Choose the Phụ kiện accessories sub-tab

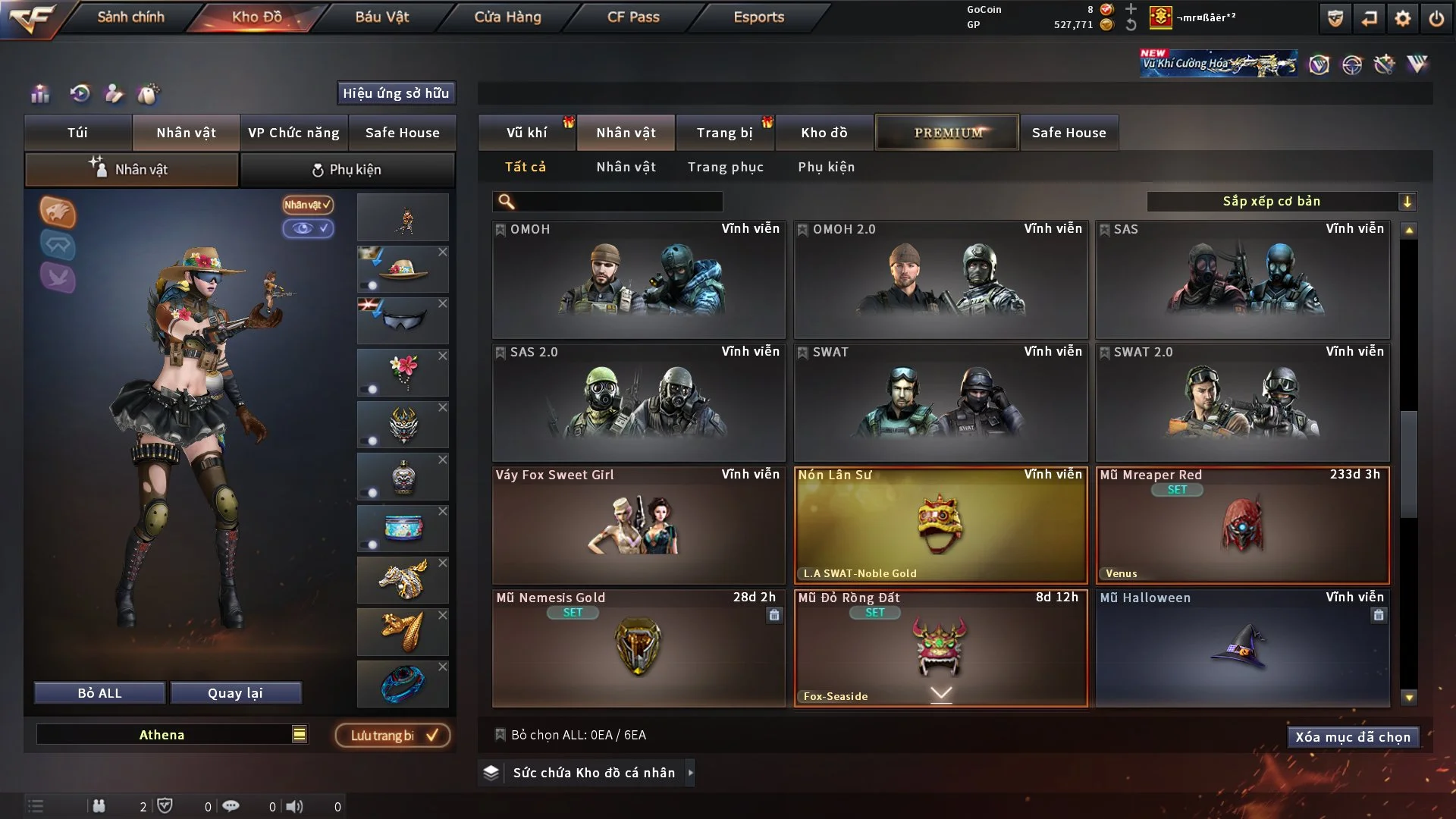(826, 167)
